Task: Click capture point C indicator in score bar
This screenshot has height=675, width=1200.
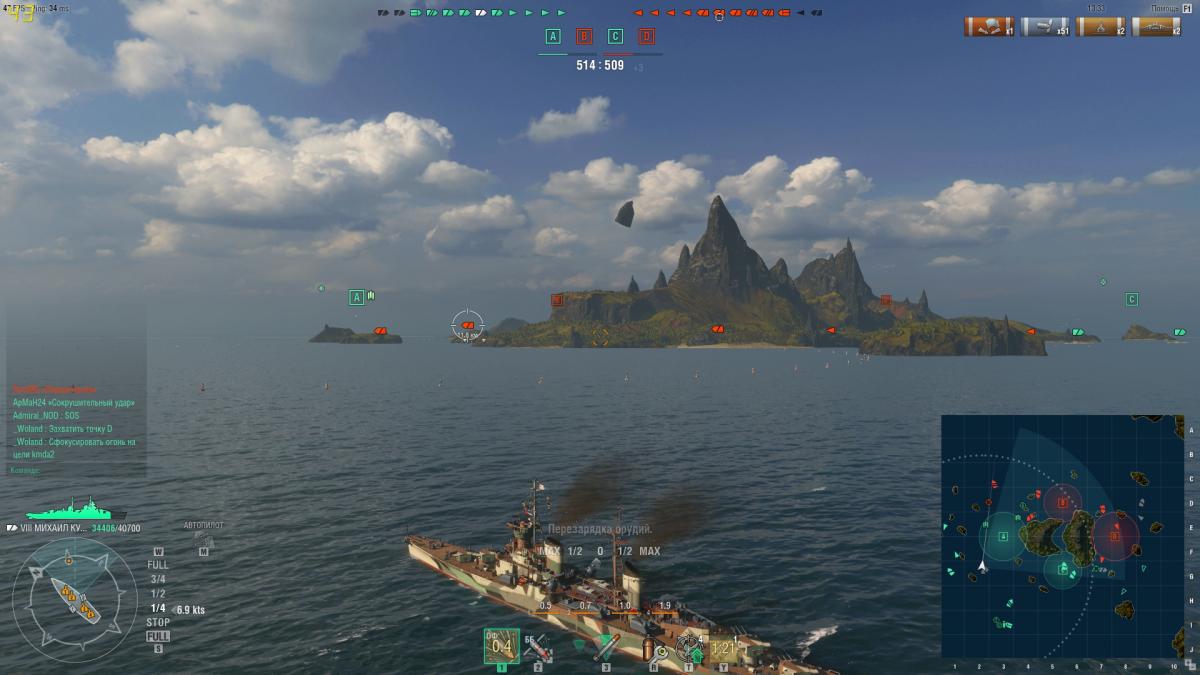Action: 615,37
